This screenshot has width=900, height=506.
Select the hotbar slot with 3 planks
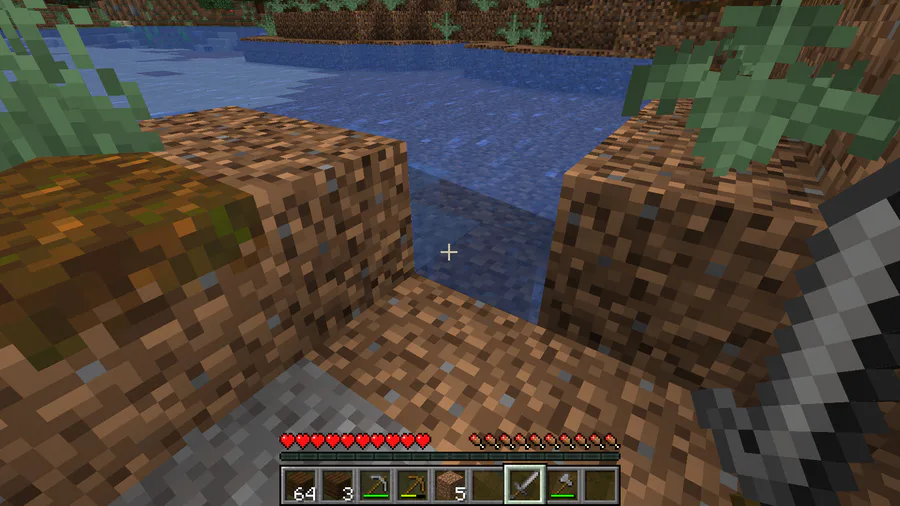point(337,485)
